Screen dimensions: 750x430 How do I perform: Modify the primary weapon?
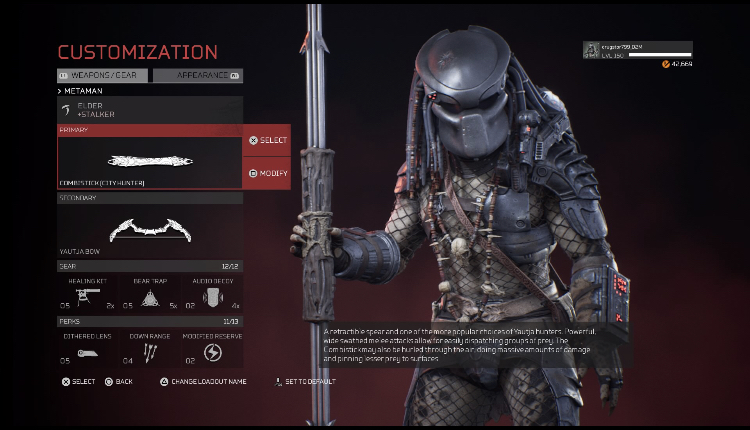point(267,173)
